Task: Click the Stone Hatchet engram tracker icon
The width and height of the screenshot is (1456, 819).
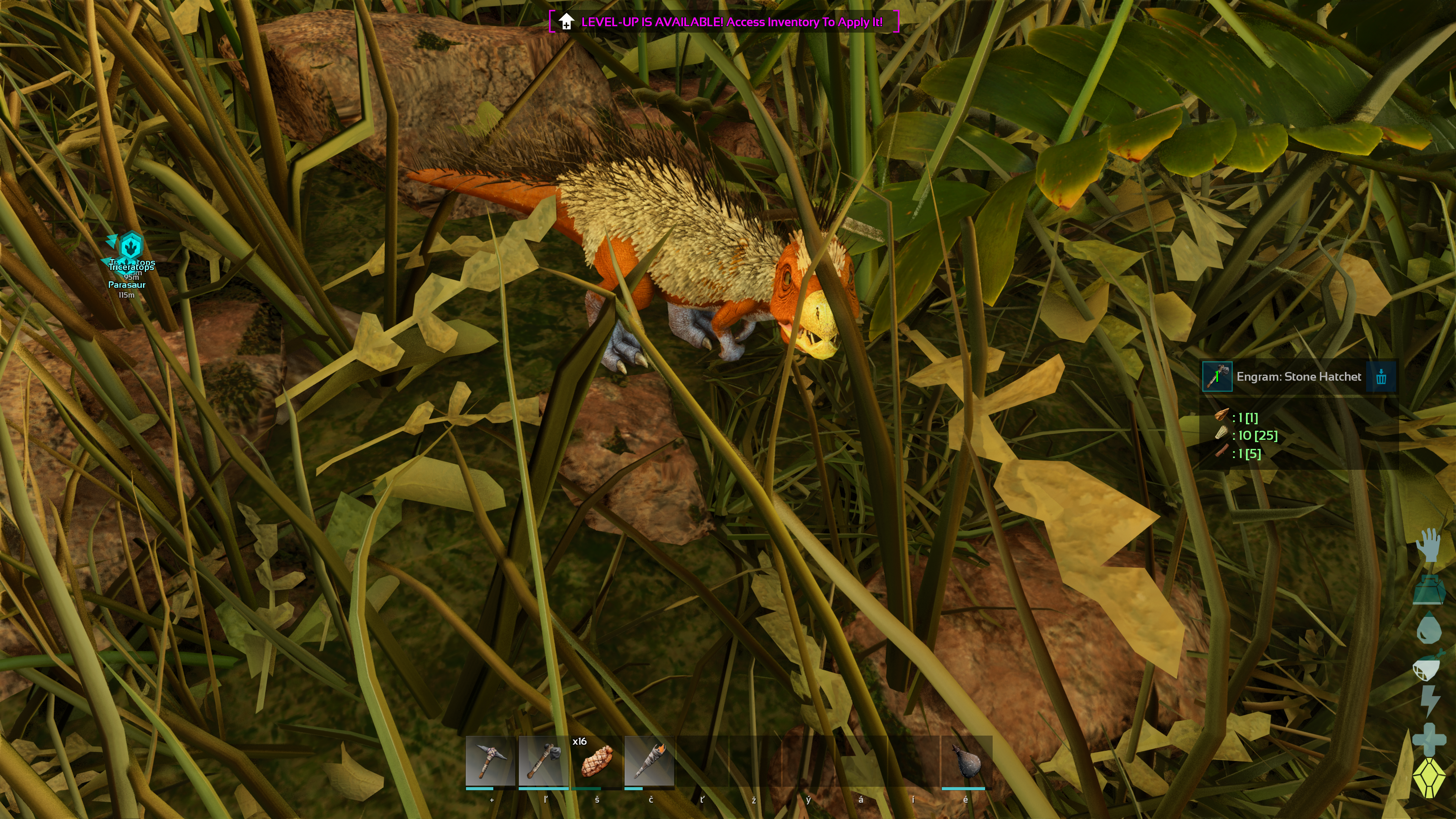Action: pos(1217,377)
